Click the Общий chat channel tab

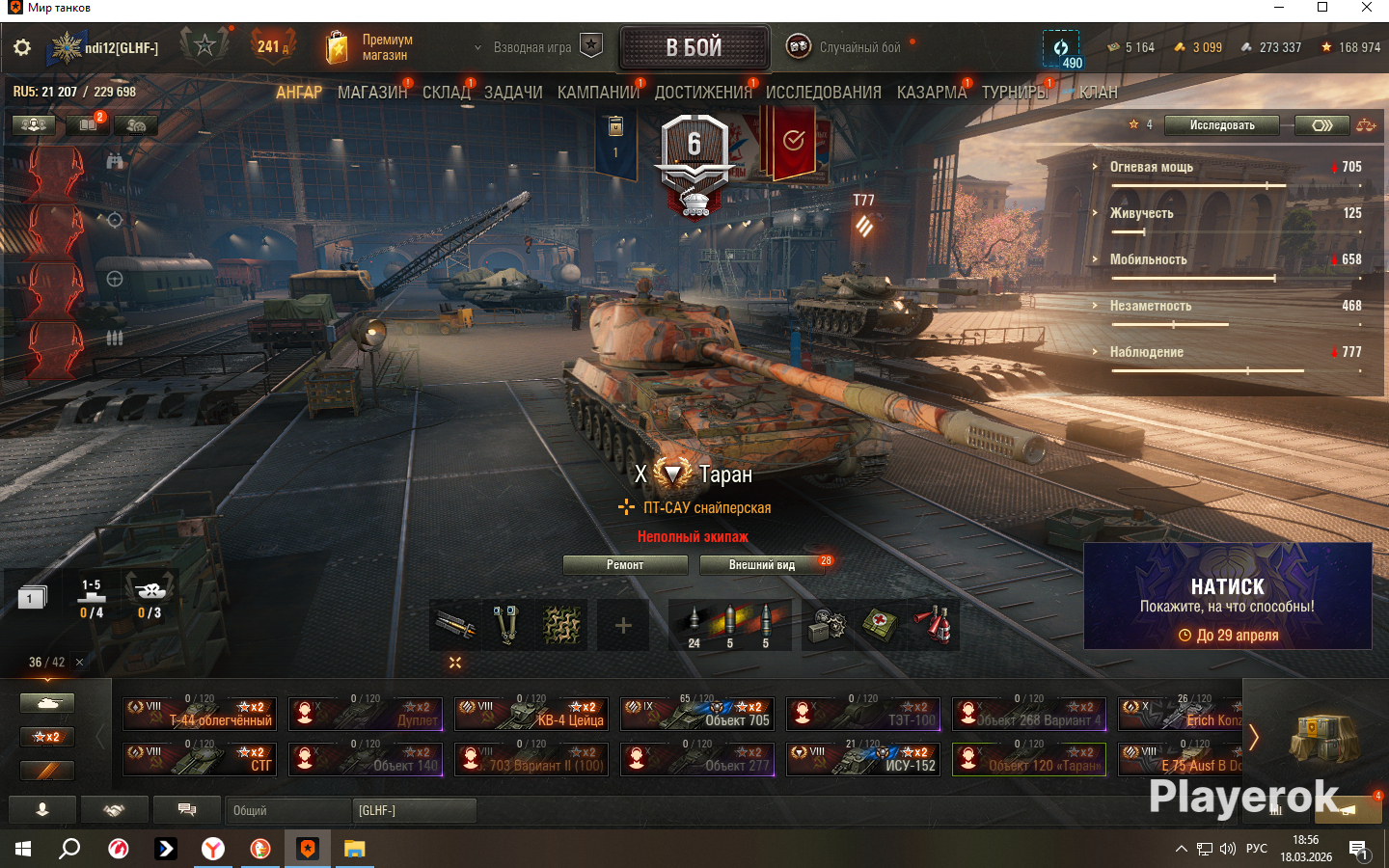tap(287, 811)
